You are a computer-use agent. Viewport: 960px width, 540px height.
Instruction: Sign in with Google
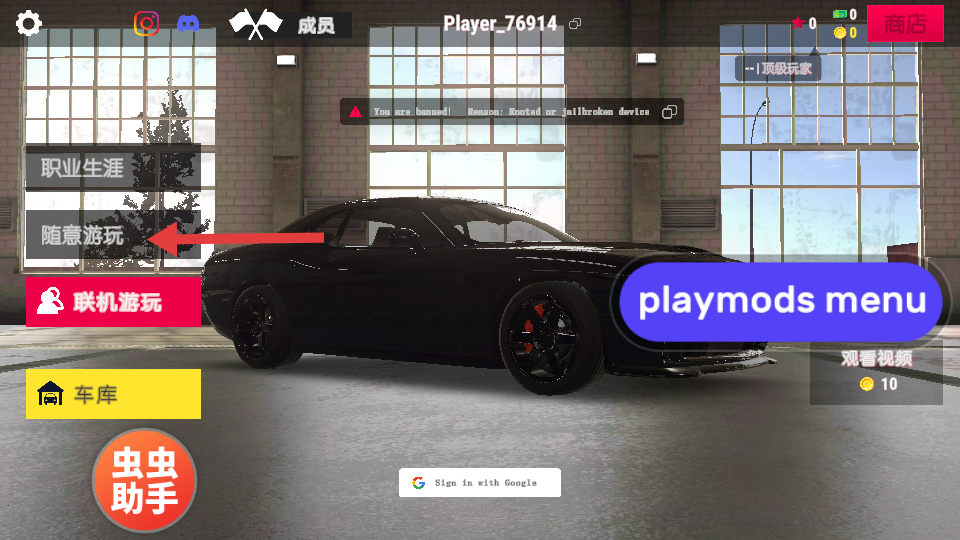[480, 483]
